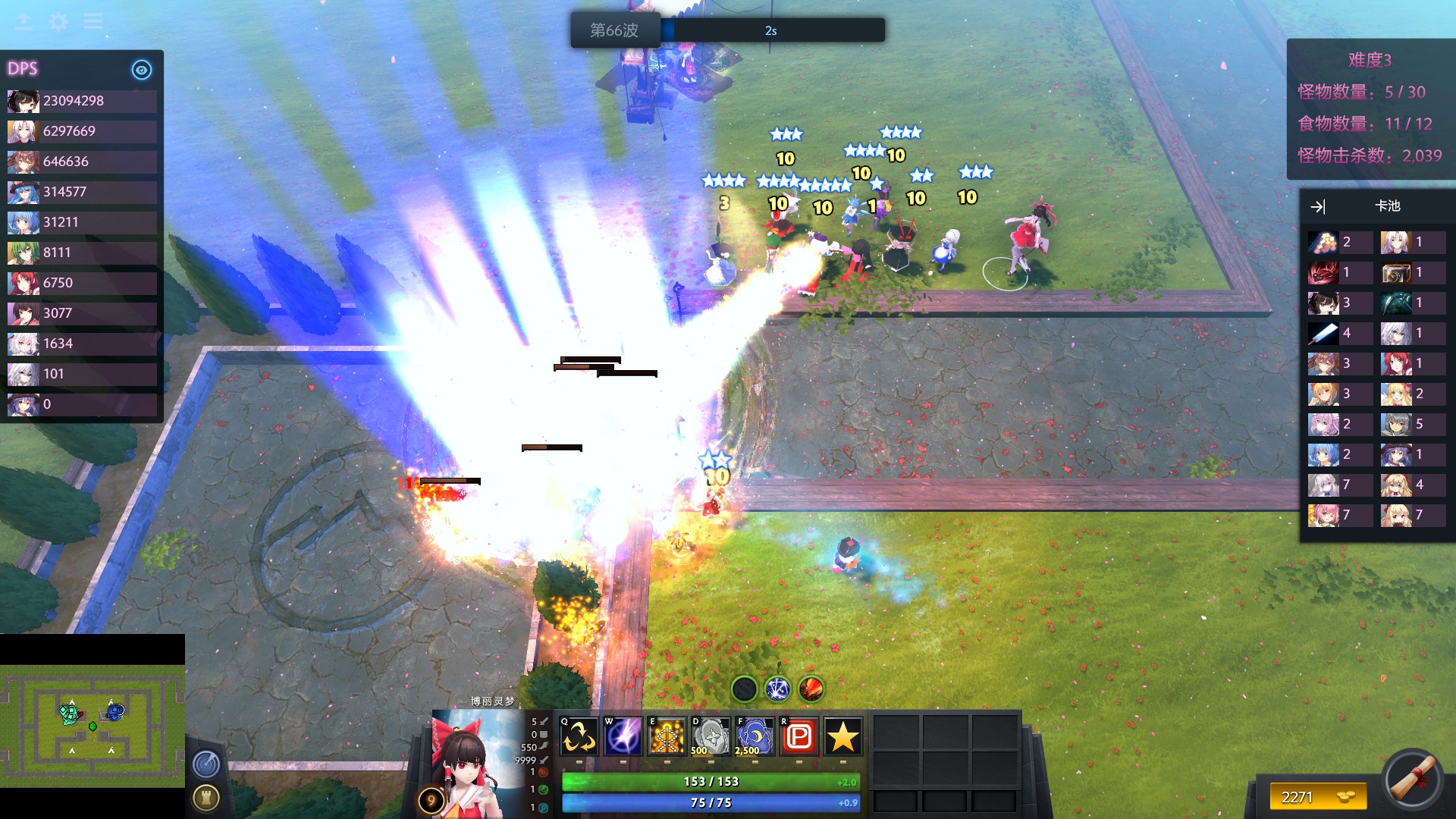This screenshot has width=1456, height=819.
Task: Click the upload arrow icon at top left
Action: pos(24,22)
